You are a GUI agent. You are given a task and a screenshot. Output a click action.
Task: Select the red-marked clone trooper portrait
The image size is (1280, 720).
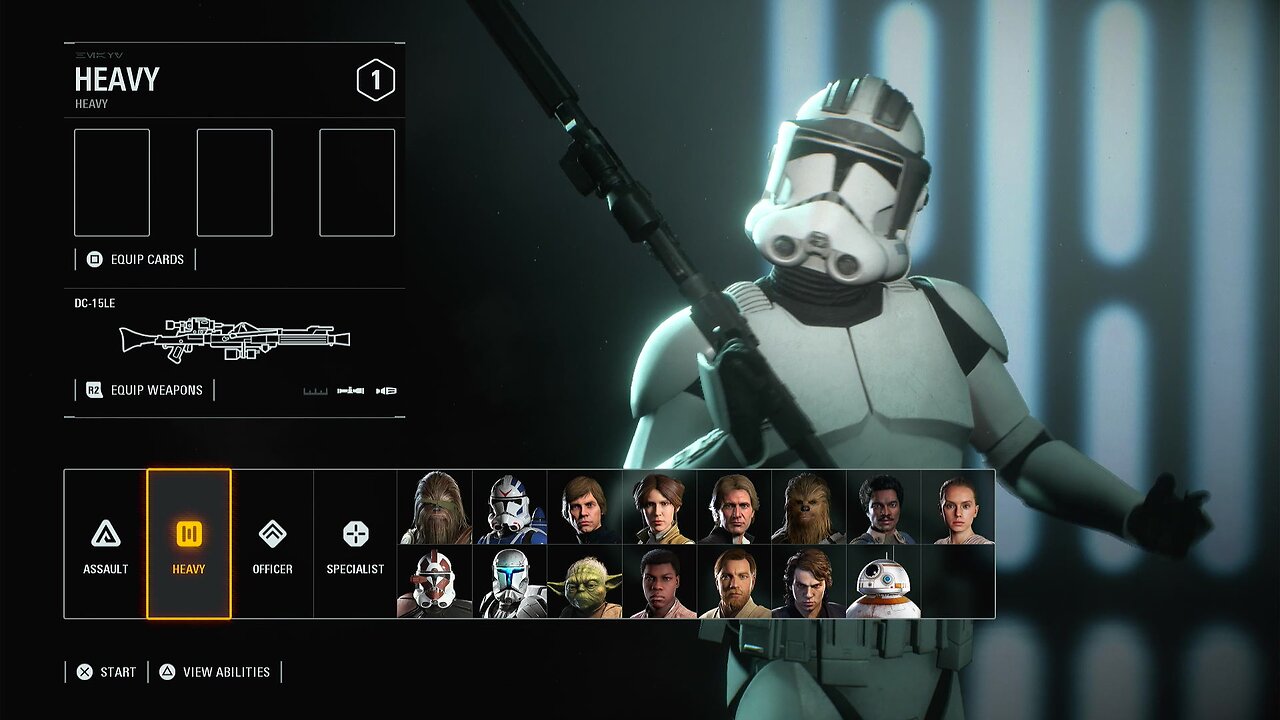pyautogui.click(x=435, y=582)
